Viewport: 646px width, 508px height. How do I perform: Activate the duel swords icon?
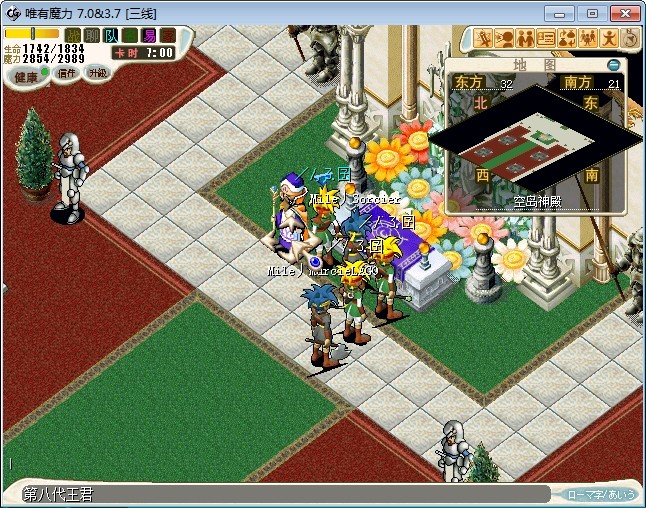(483, 39)
